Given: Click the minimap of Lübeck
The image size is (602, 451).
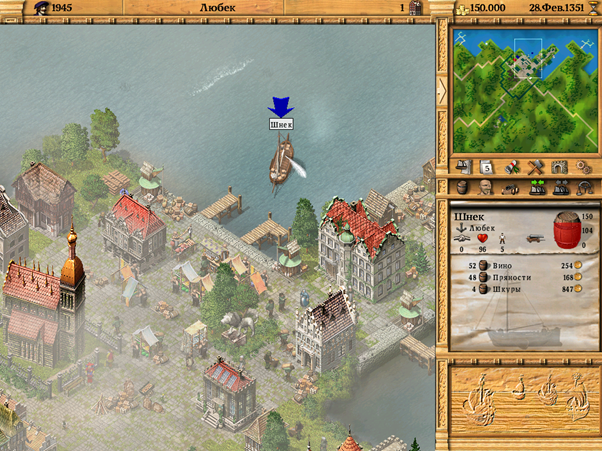Looking at the screenshot, I should (x=520, y=88).
